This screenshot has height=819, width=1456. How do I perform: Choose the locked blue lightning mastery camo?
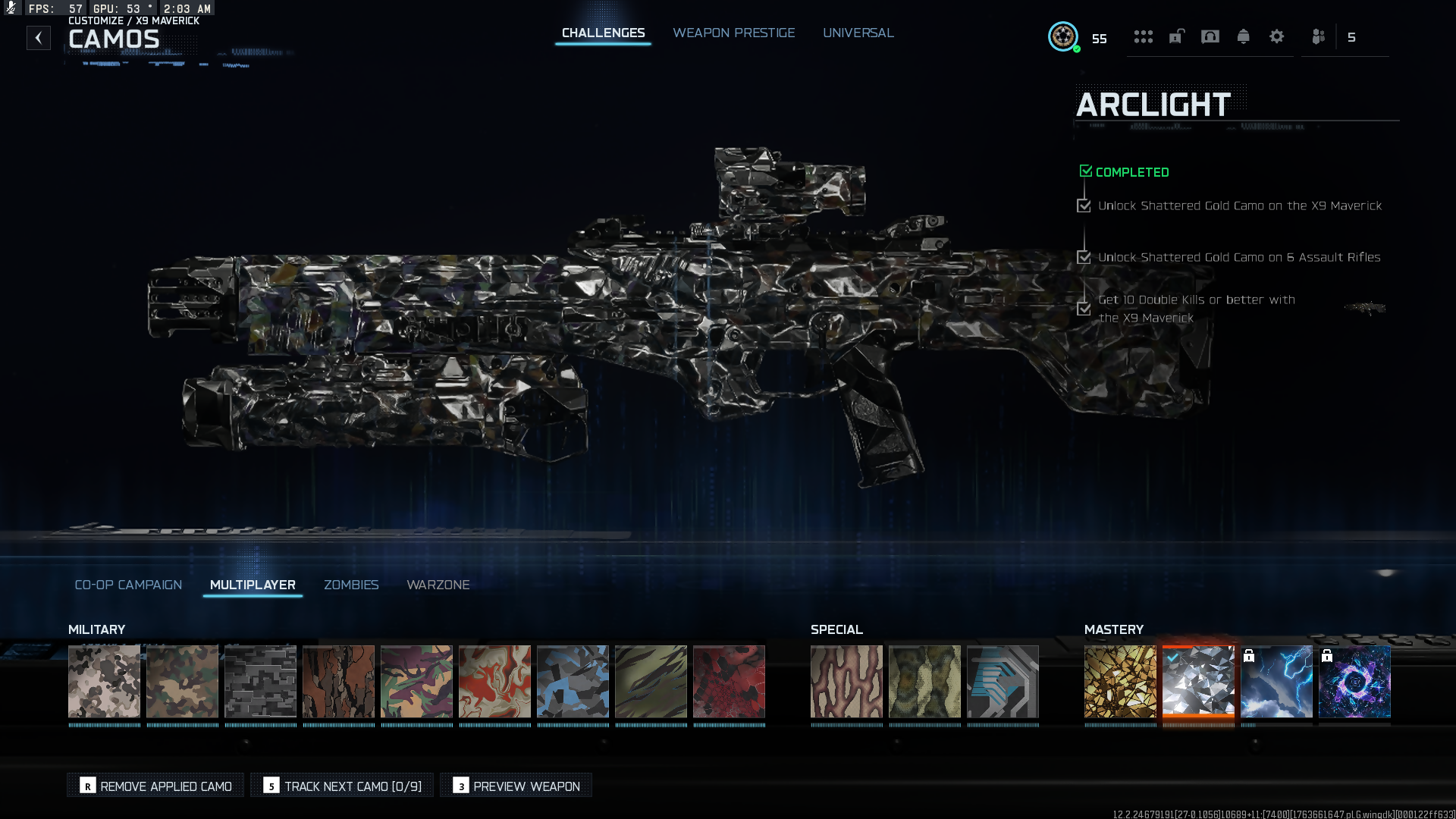[1276, 681]
